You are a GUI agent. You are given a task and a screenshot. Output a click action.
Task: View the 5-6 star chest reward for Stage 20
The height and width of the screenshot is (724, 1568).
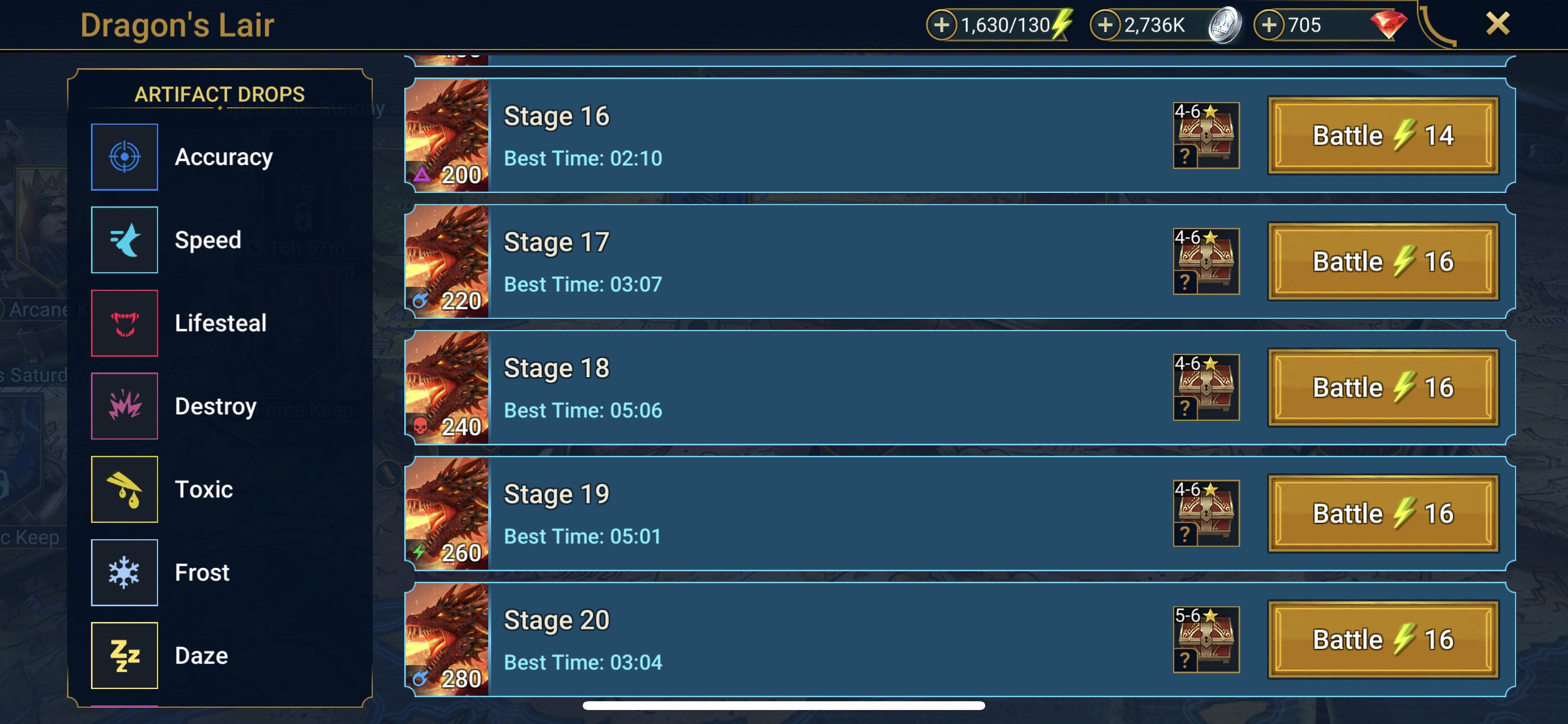pos(1206,639)
